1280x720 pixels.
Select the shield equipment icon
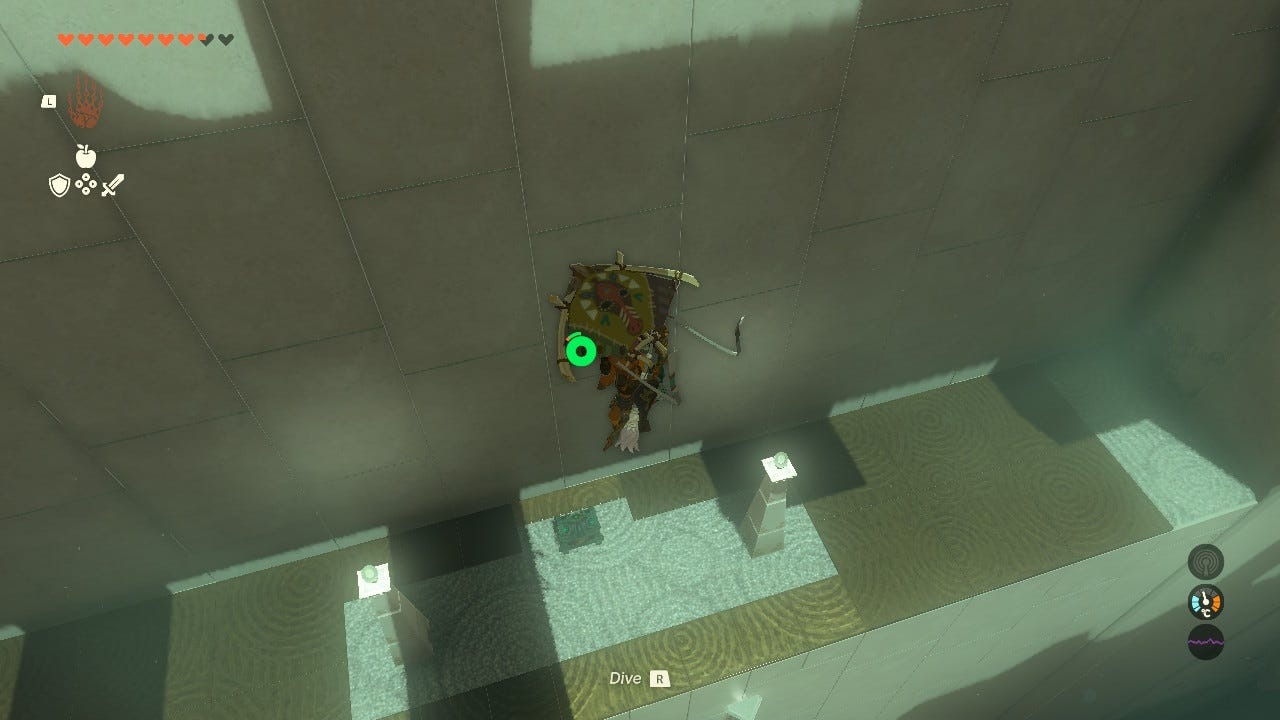pyautogui.click(x=59, y=183)
